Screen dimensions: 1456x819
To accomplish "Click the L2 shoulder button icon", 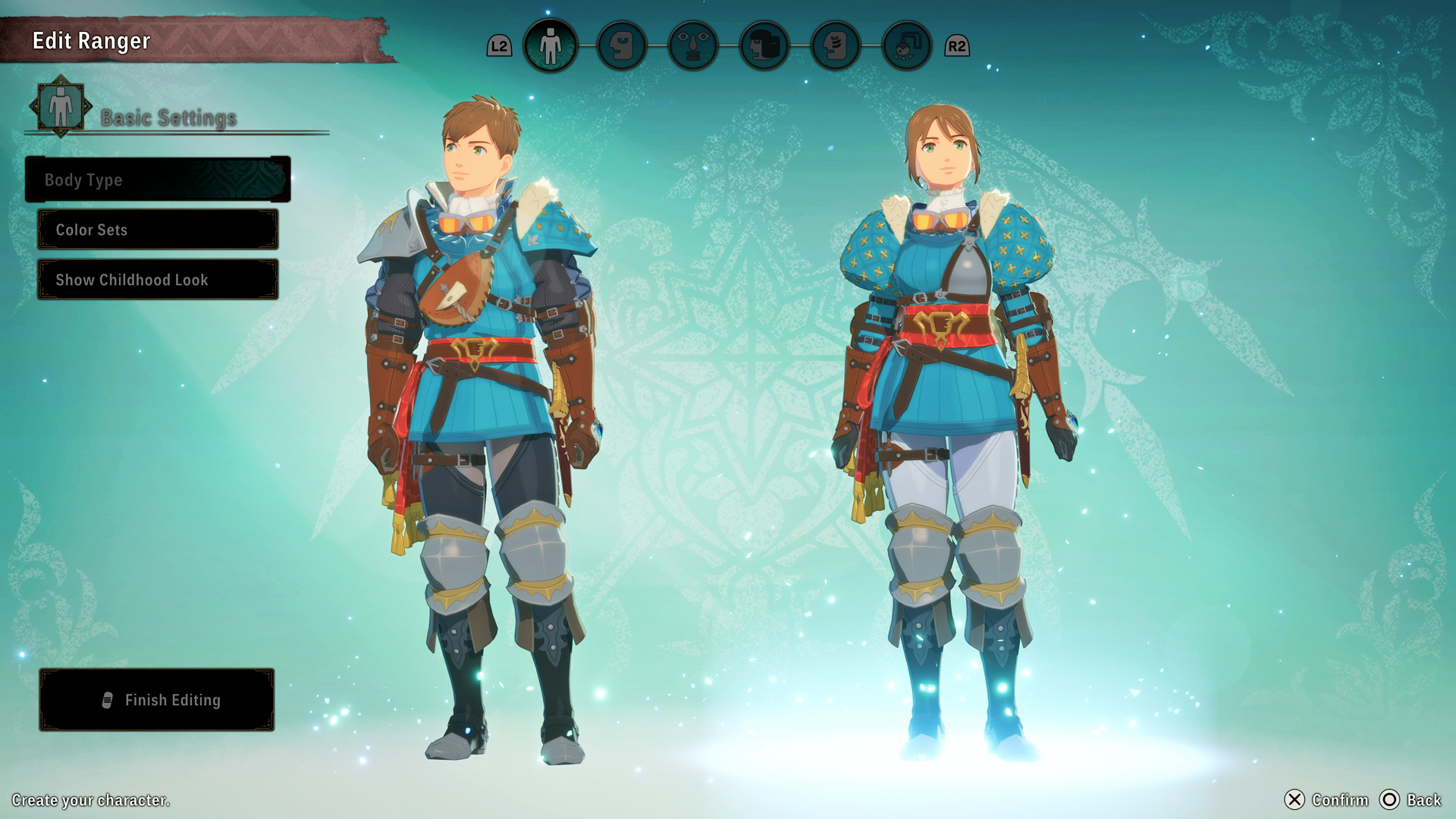I will 499,45.
